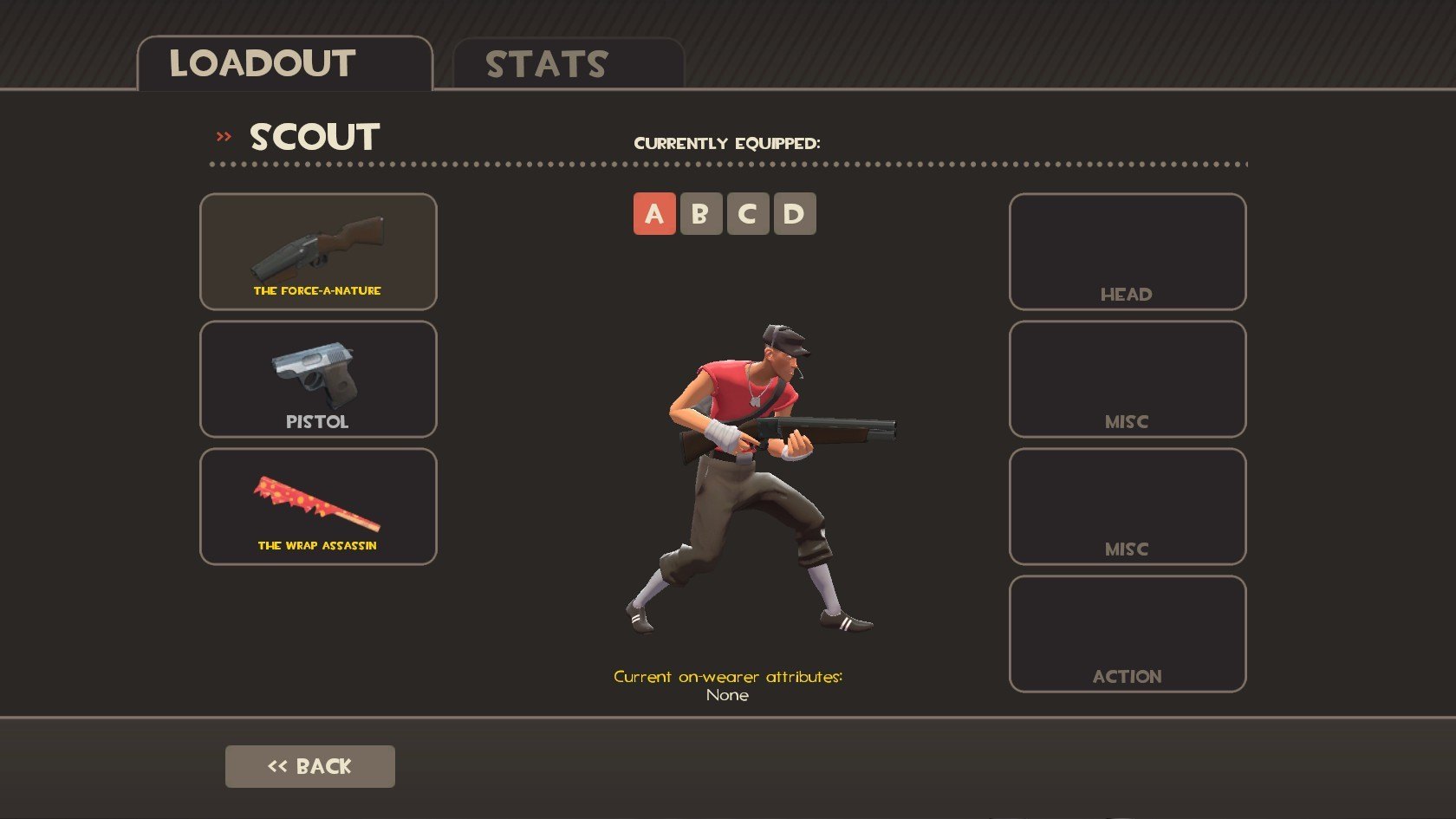Select loadout preset A

(654, 214)
